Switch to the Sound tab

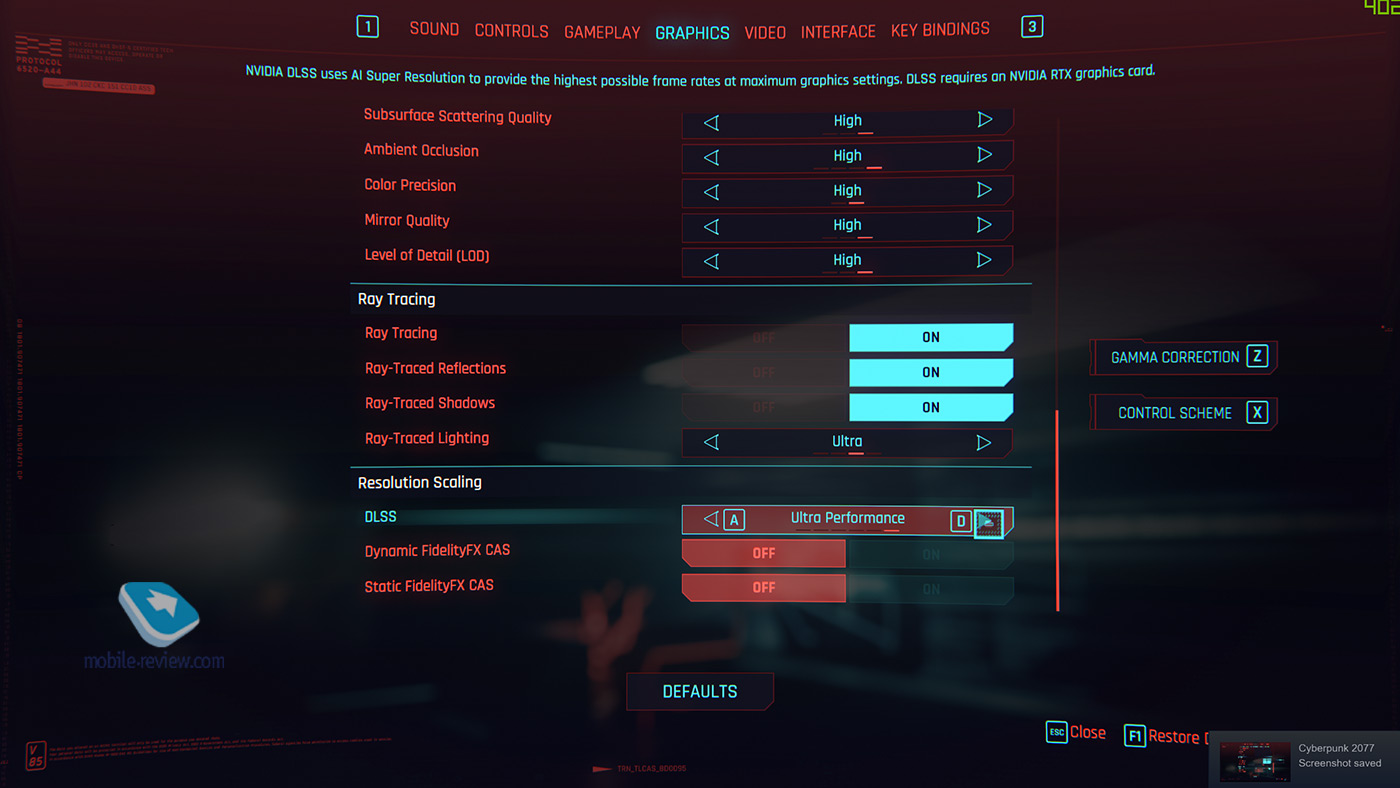click(434, 29)
